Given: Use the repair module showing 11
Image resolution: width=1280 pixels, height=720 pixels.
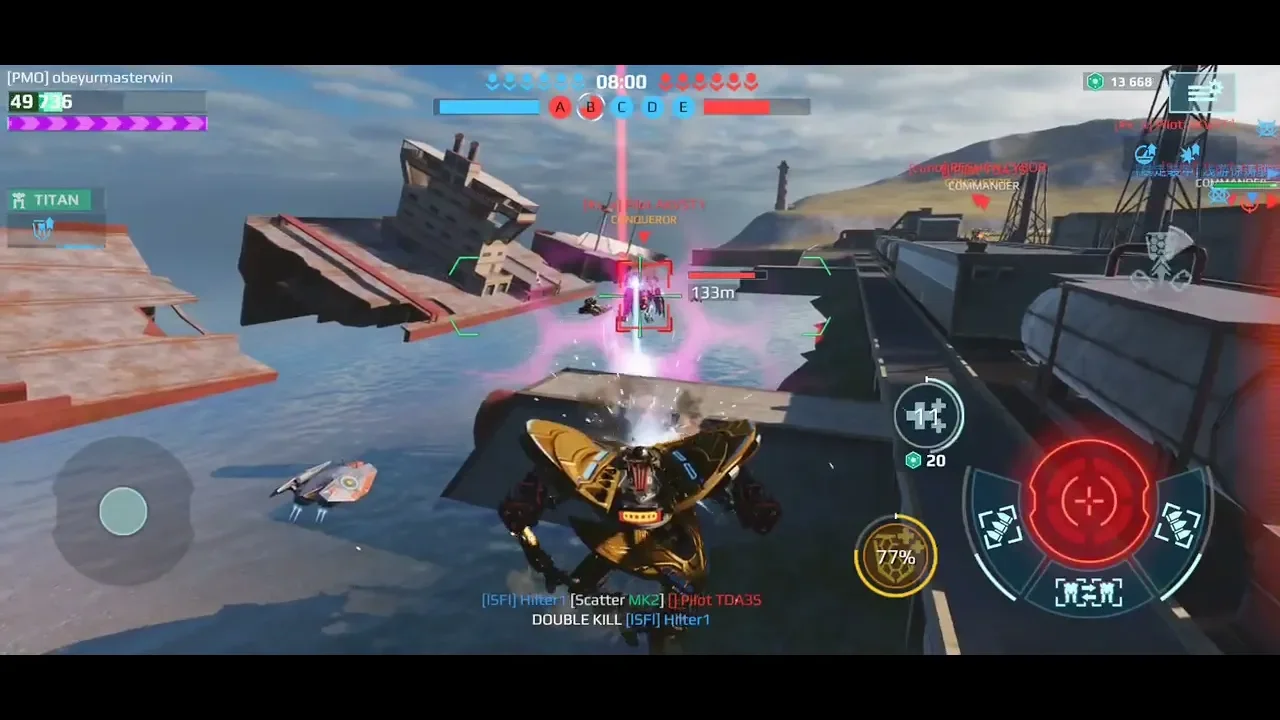Looking at the screenshot, I should pos(928,416).
